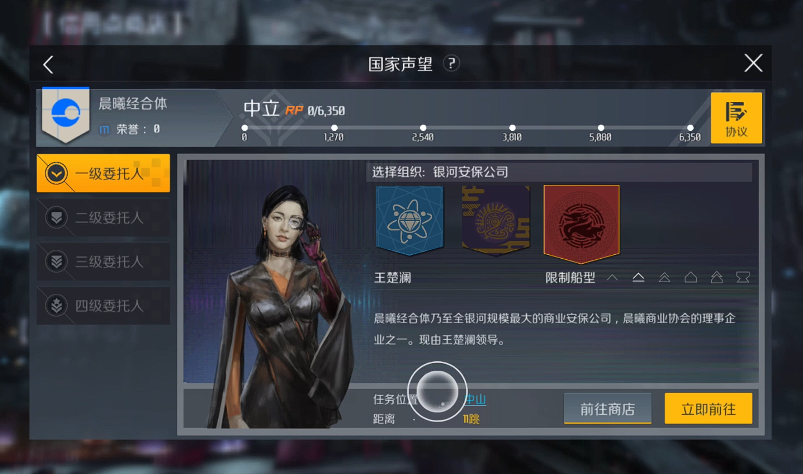Switch to the 二级委托人 tab

103,217
